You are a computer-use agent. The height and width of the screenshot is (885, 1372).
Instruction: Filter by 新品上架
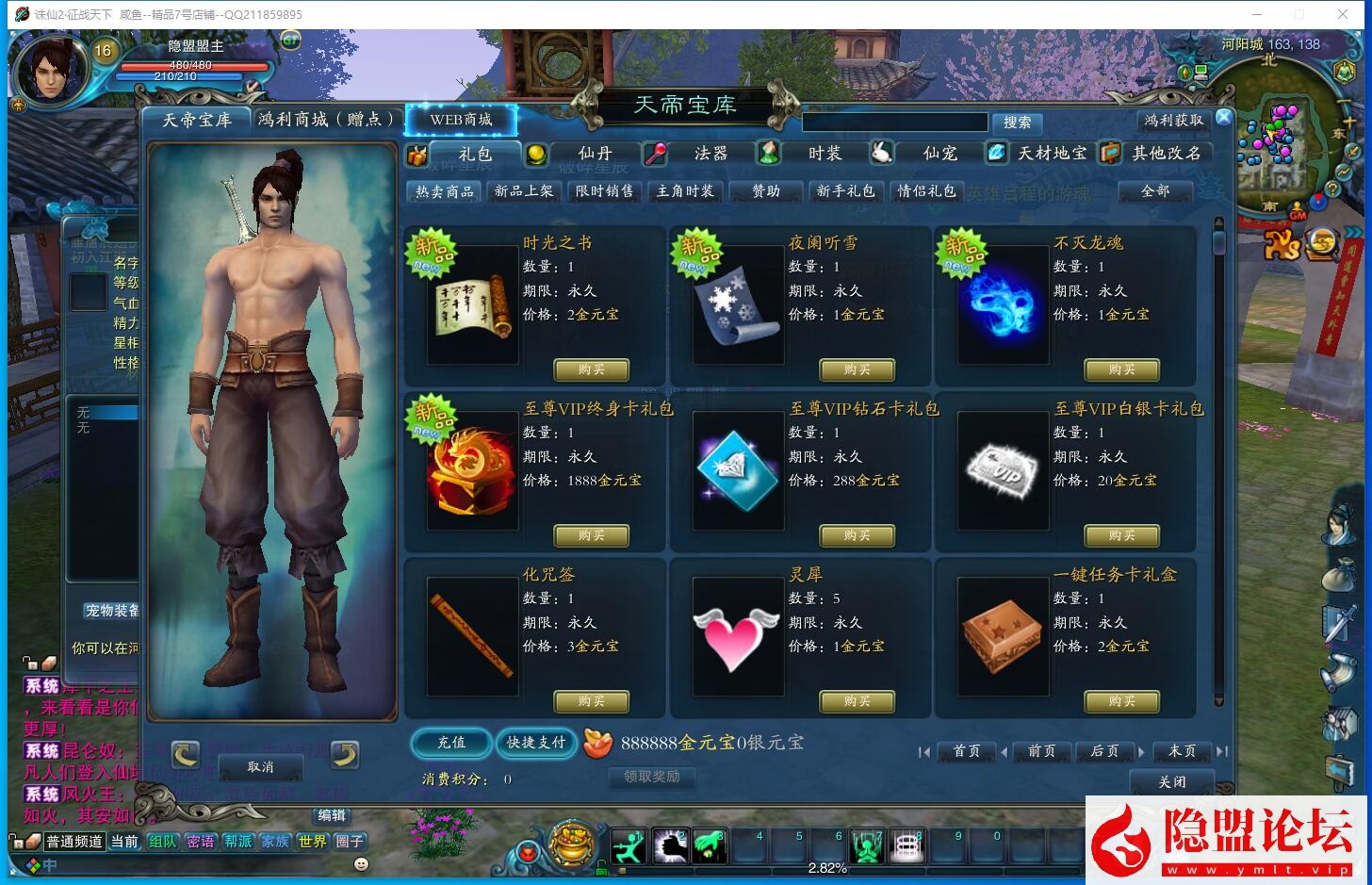click(524, 191)
